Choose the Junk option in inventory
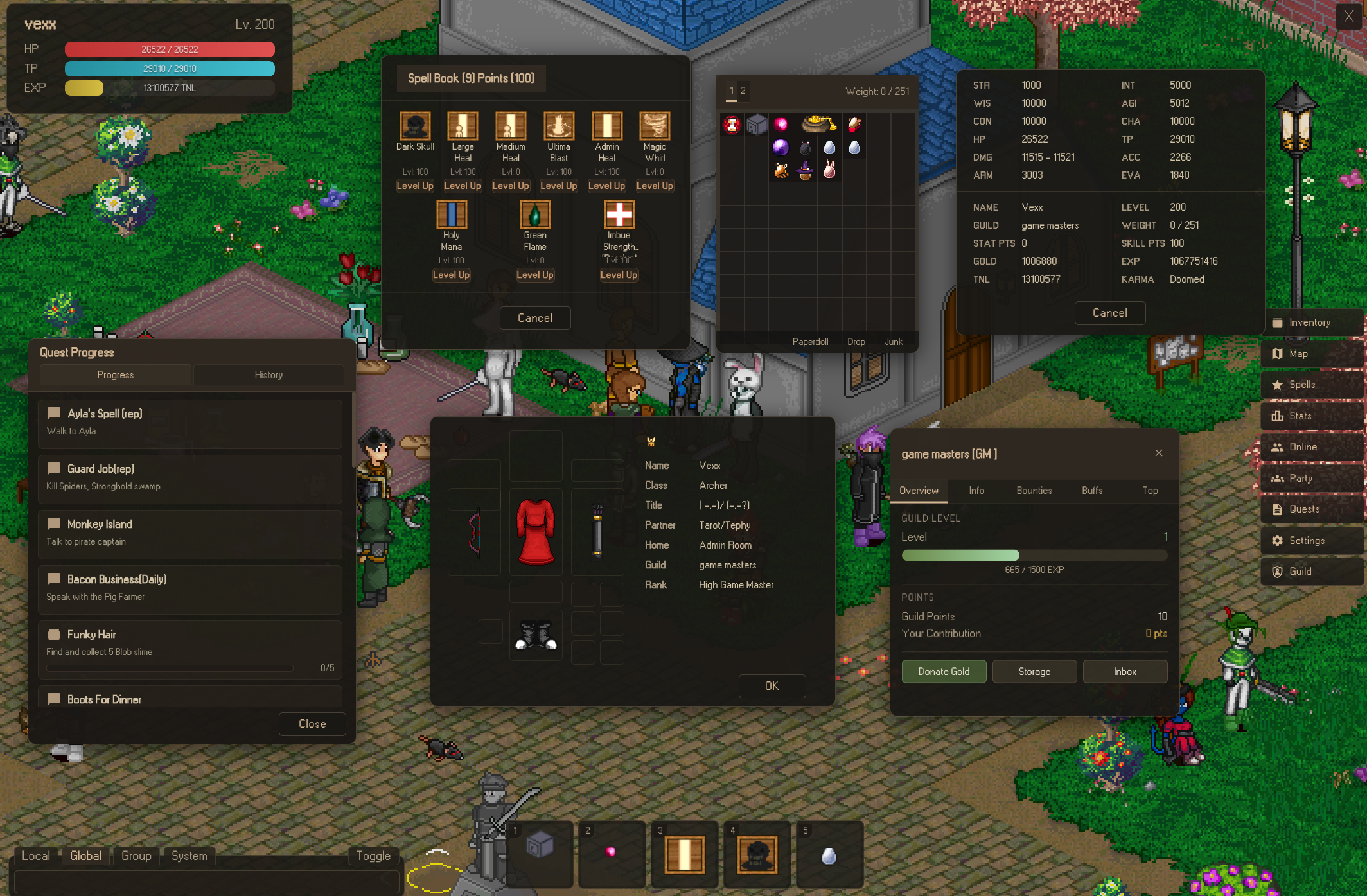1367x896 pixels. click(894, 342)
